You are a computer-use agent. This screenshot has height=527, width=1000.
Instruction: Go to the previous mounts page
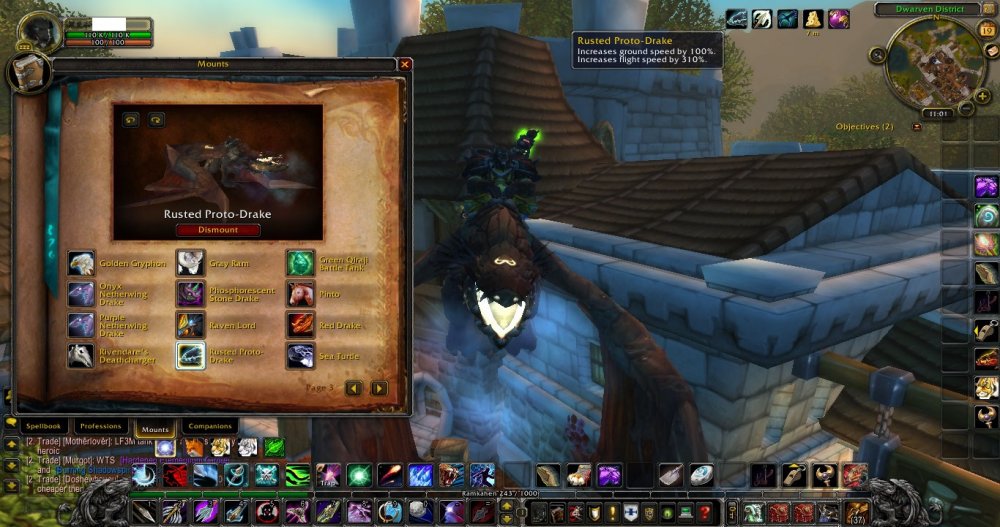point(353,388)
